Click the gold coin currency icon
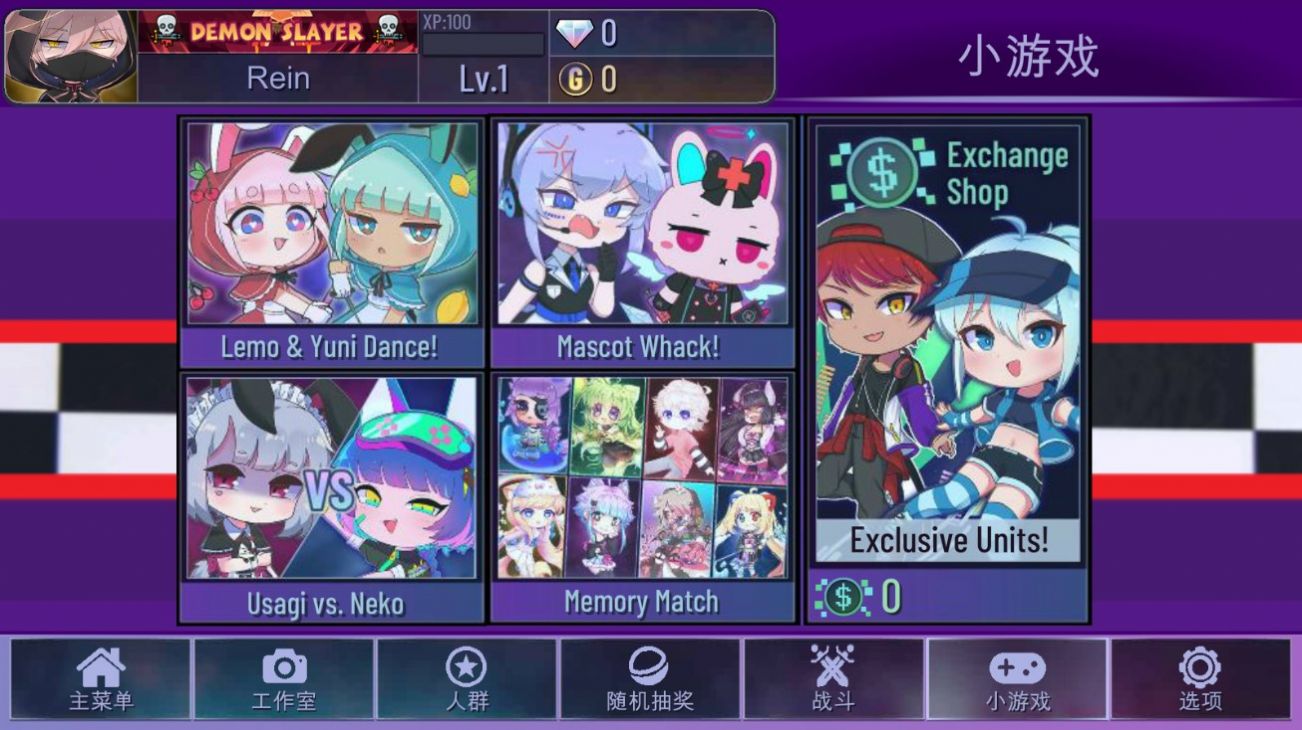Viewport: 1302px width, 730px height. [579, 75]
